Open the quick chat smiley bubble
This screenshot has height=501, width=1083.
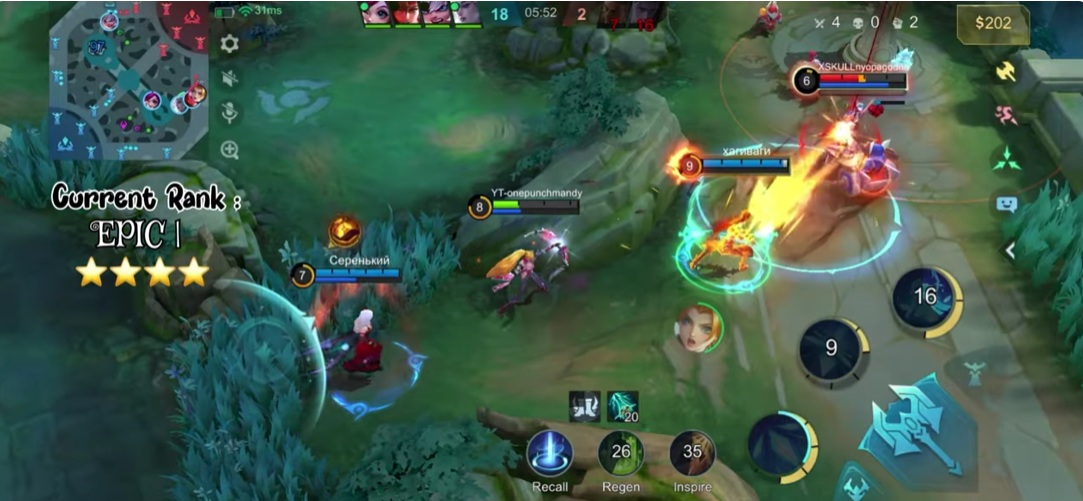point(1006,204)
